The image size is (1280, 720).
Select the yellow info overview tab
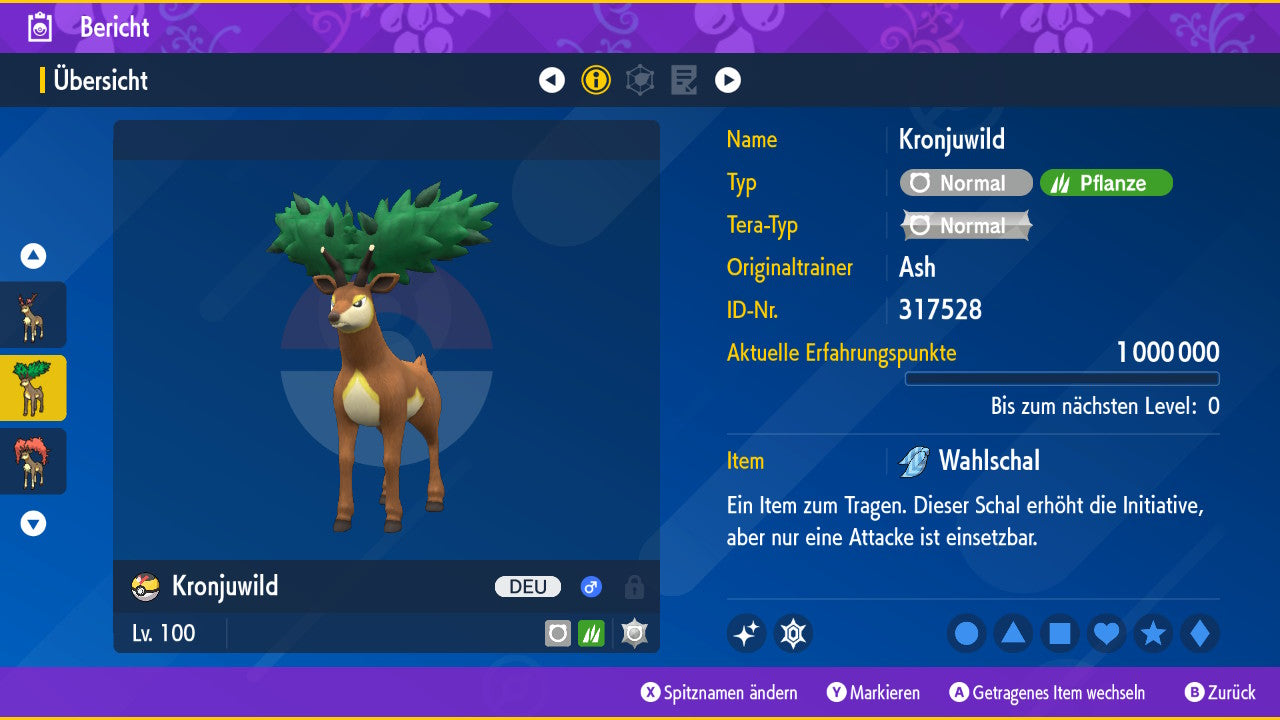click(596, 80)
